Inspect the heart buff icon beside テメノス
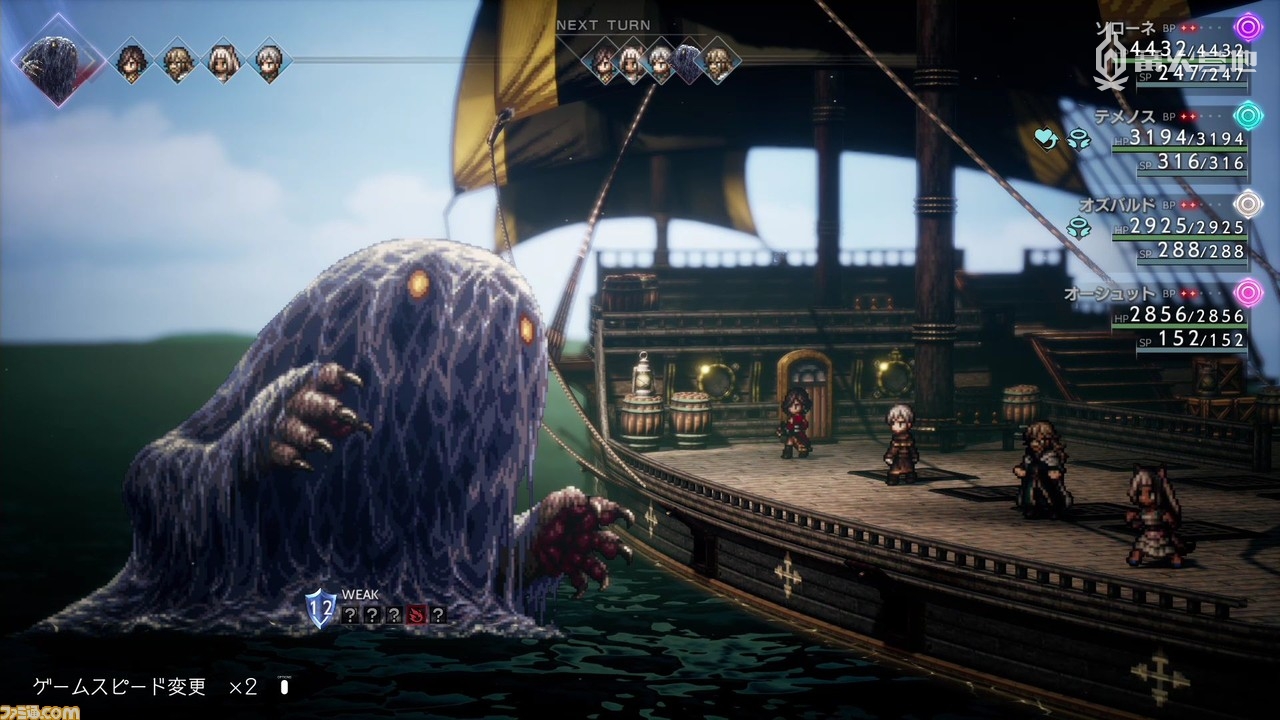Image resolution: width=1280 pixels, height=720 pixels. point(1047,140)
